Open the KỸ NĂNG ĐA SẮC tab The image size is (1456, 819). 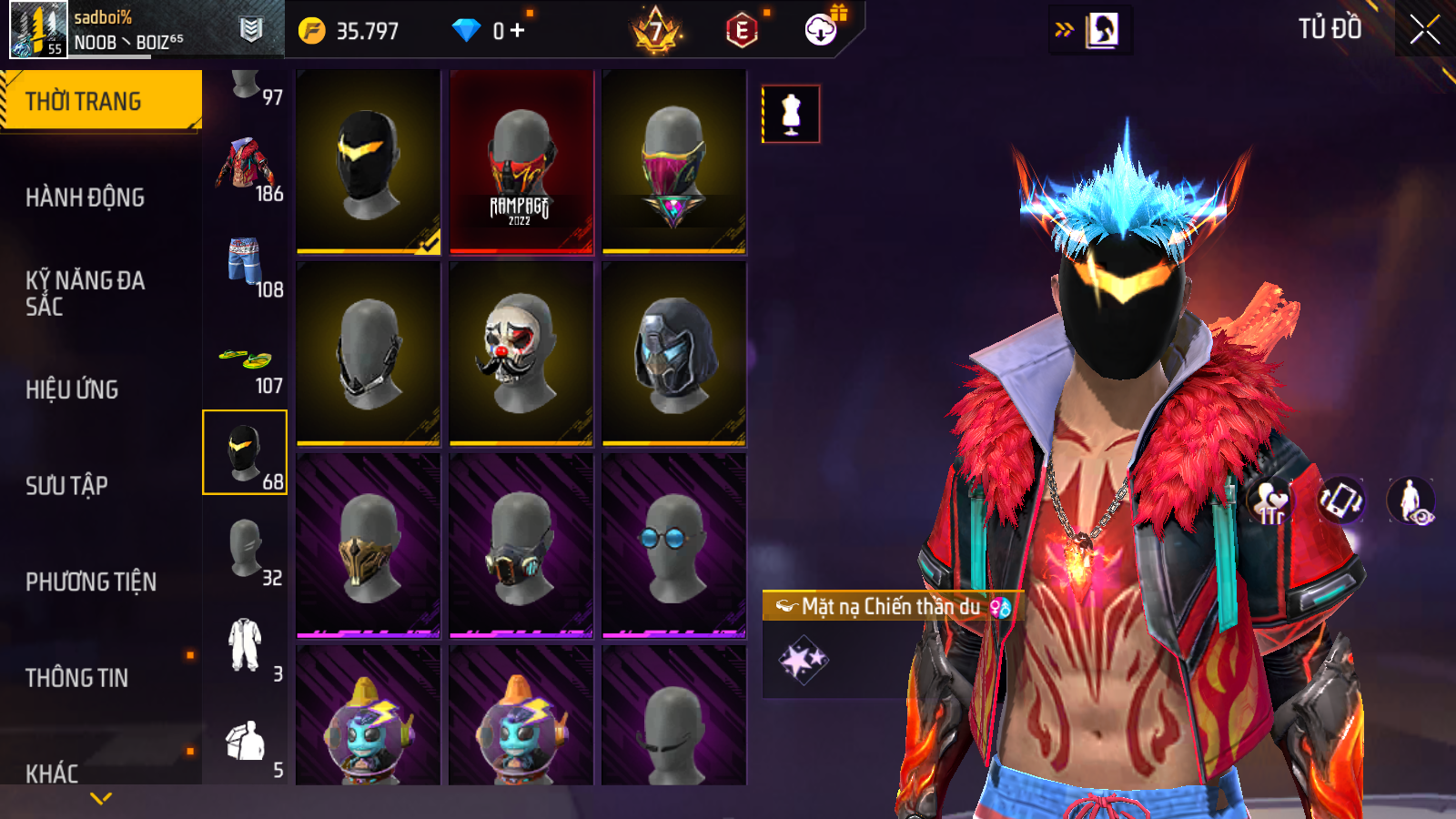pos(85,293)
